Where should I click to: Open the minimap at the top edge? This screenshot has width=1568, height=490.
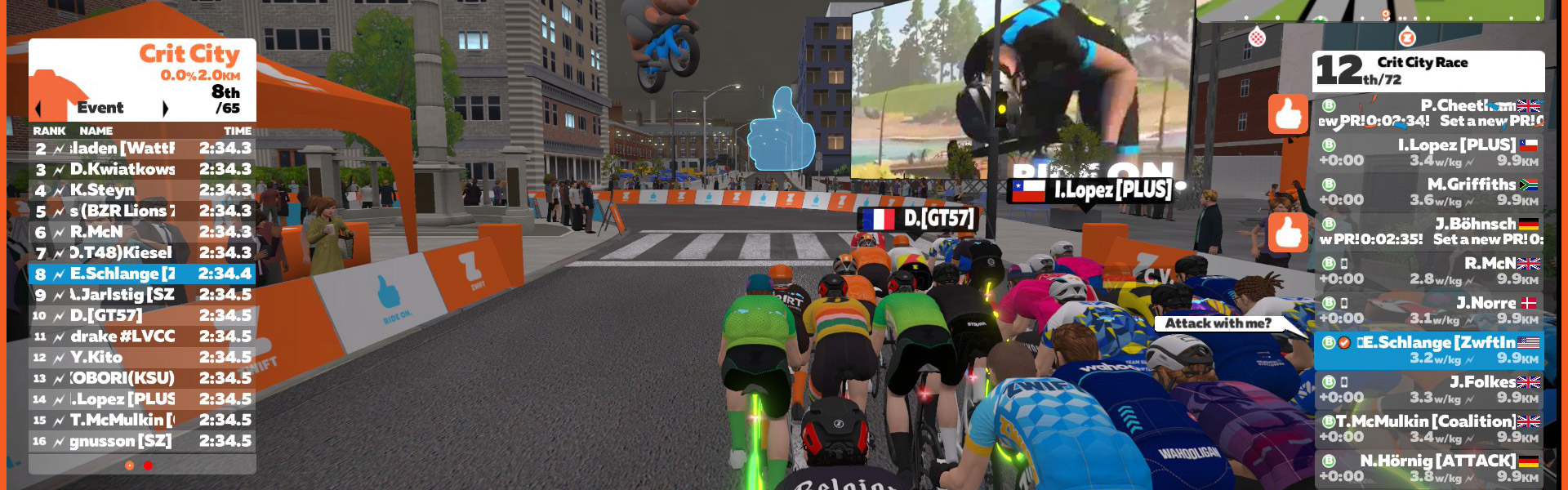point(1370,10)
